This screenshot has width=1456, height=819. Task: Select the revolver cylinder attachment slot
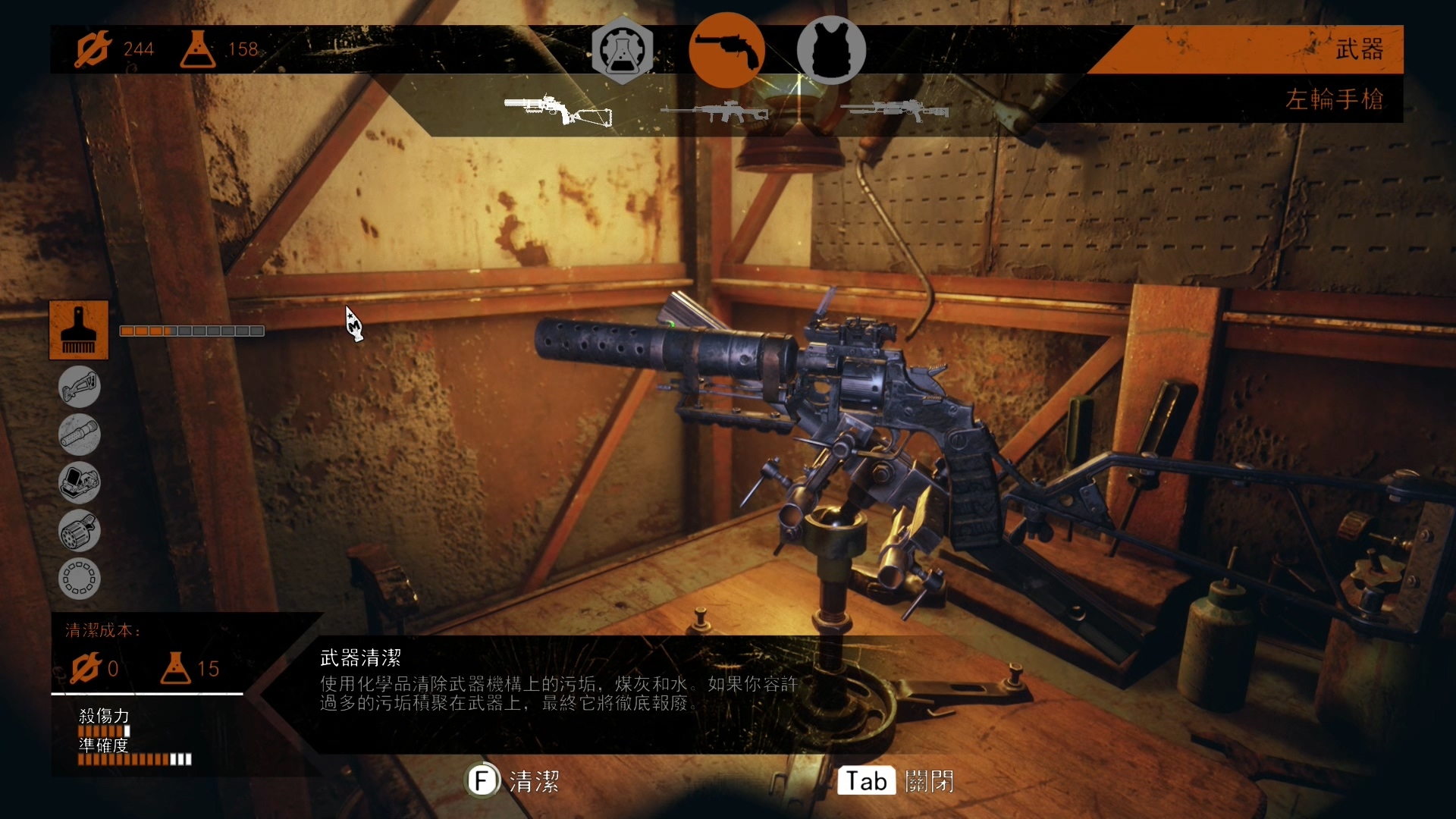(x=79, y=531)
